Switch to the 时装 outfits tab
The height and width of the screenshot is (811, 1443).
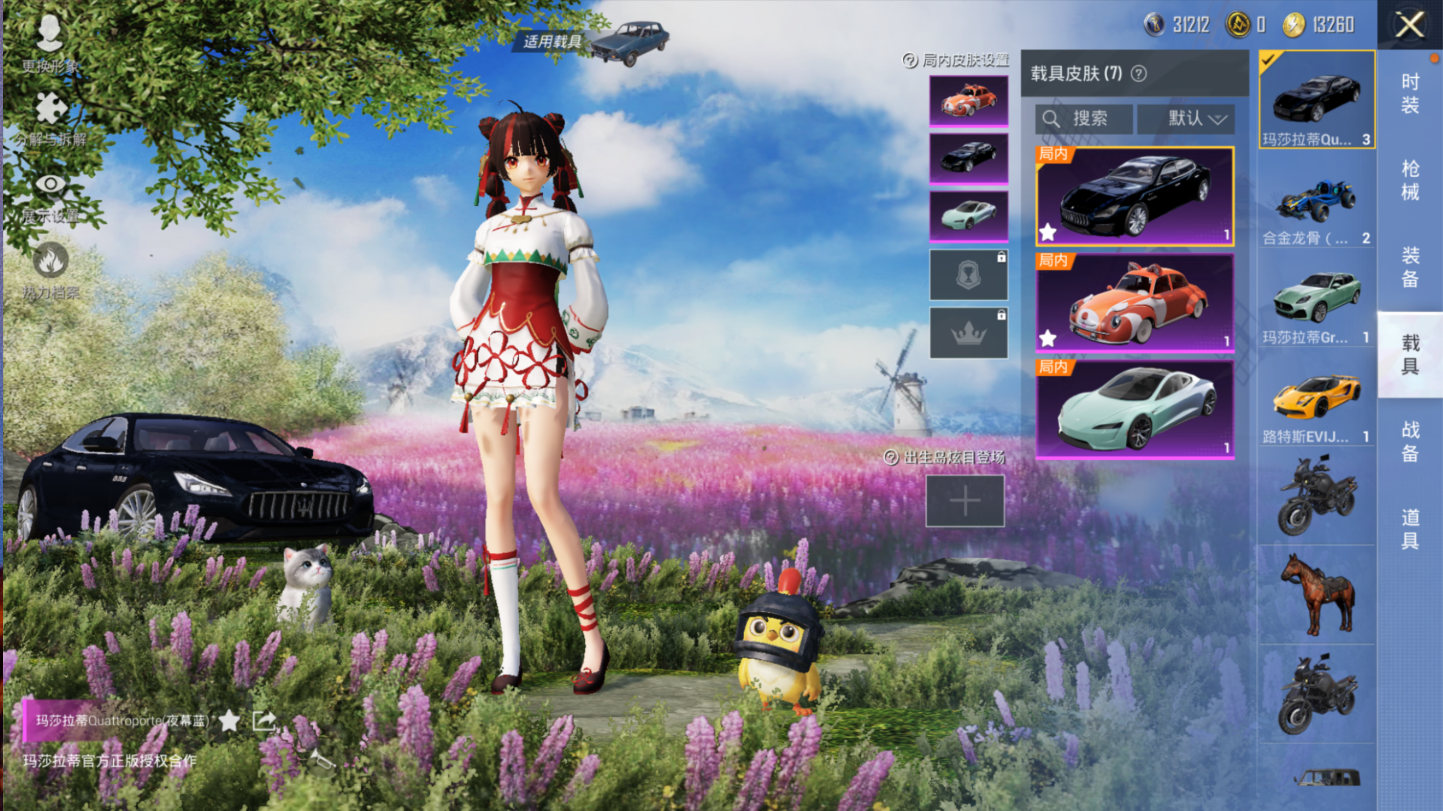pos(1409,93)
